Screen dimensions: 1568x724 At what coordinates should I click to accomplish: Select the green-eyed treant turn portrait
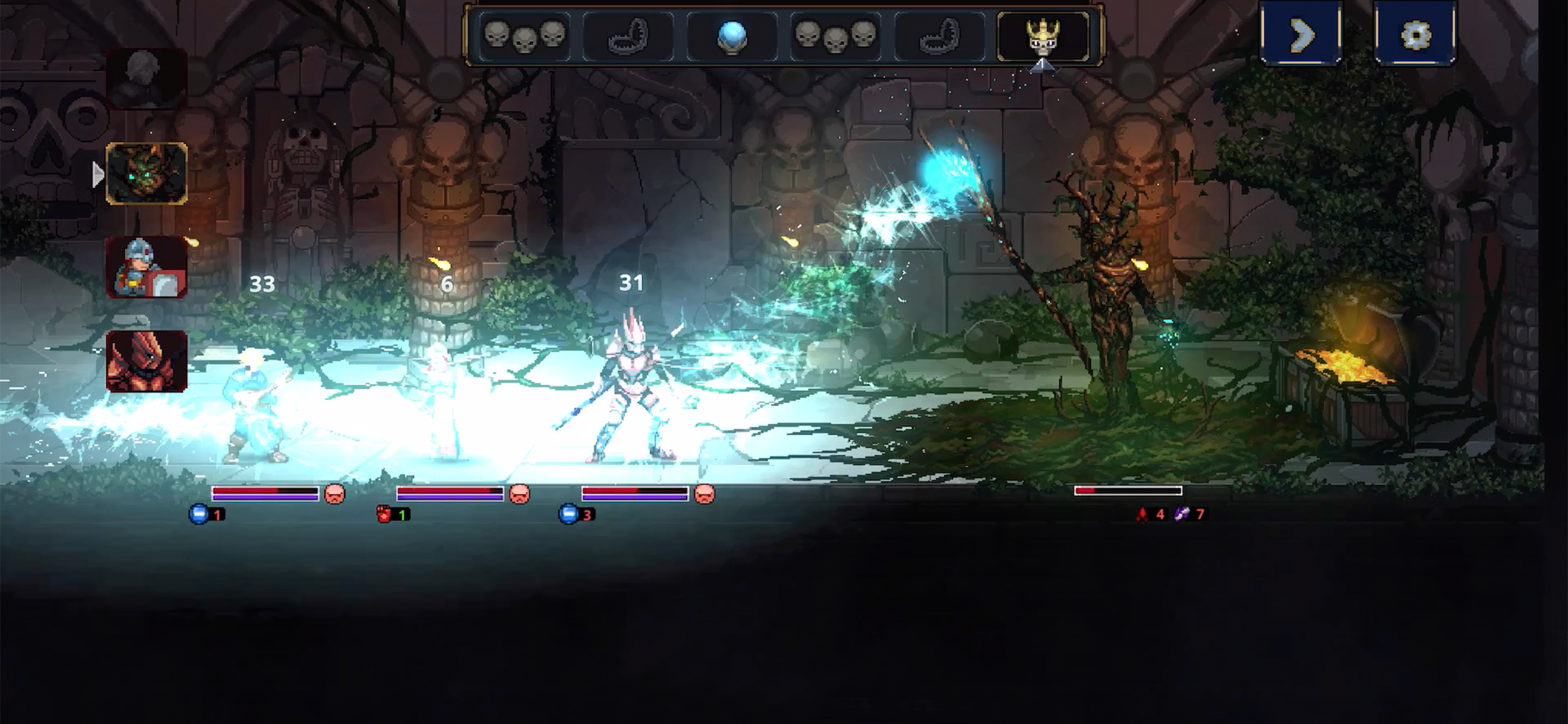146,173
